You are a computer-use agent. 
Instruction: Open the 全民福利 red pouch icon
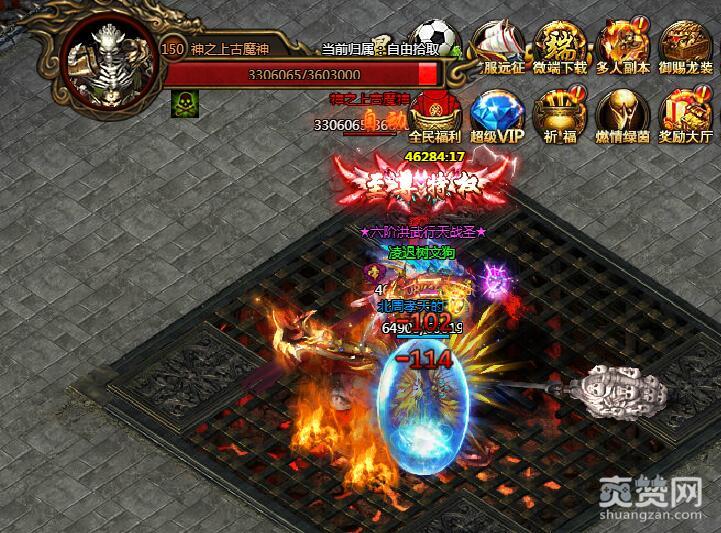tap(434, 110)
